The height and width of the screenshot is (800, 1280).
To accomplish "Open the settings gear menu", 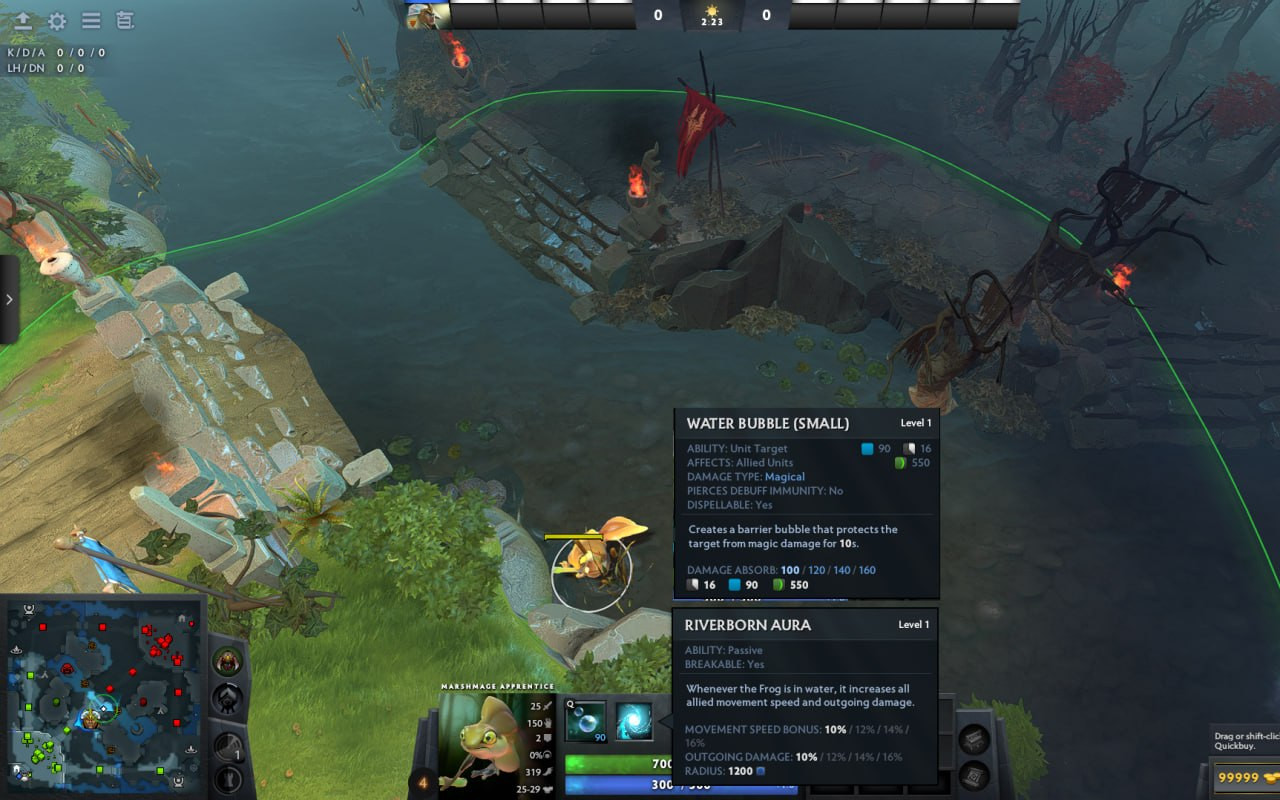I will [x=57, y=20].
